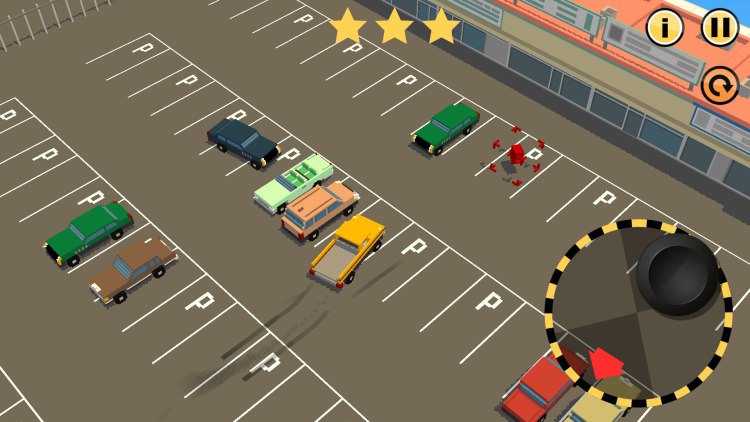Open the info button
This screenshot has height=422, width=750.
click(665, 28)
